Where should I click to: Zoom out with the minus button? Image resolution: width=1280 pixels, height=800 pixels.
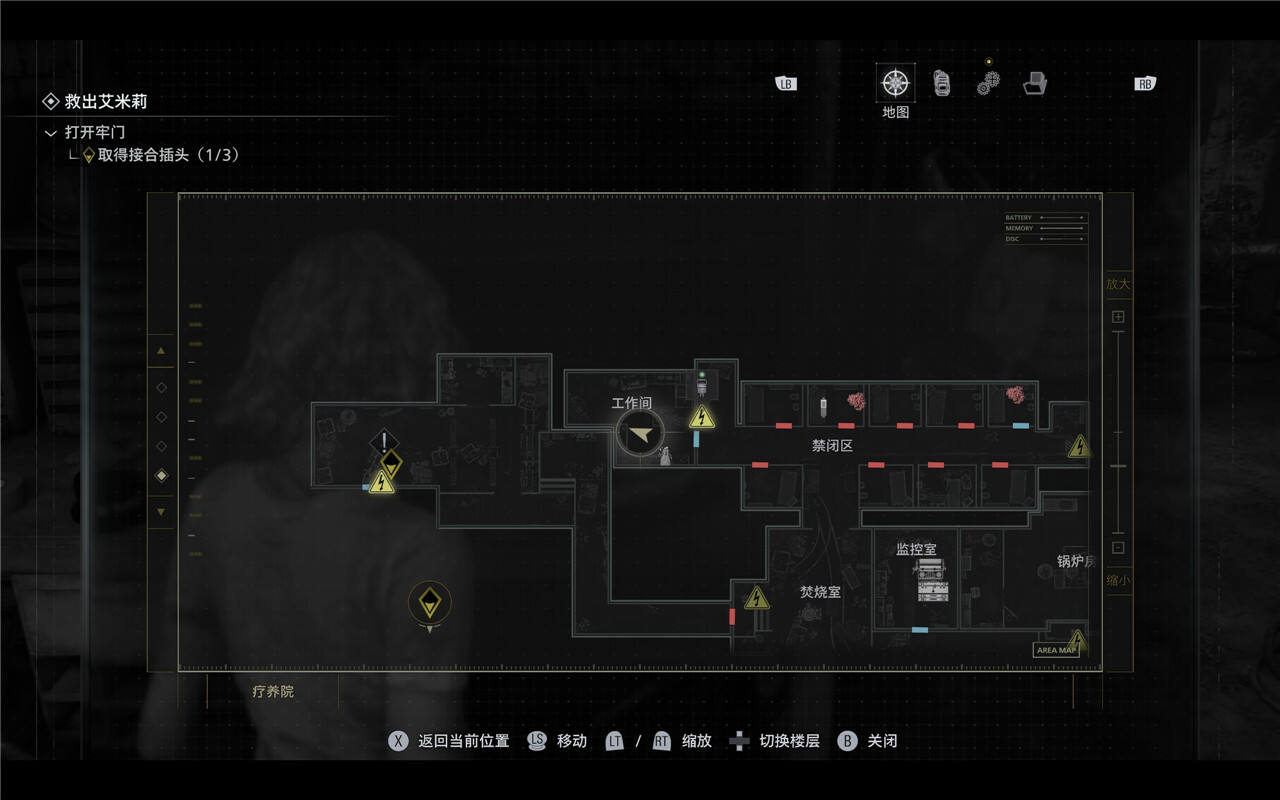pyautogui.click(x=1118, y=547)
